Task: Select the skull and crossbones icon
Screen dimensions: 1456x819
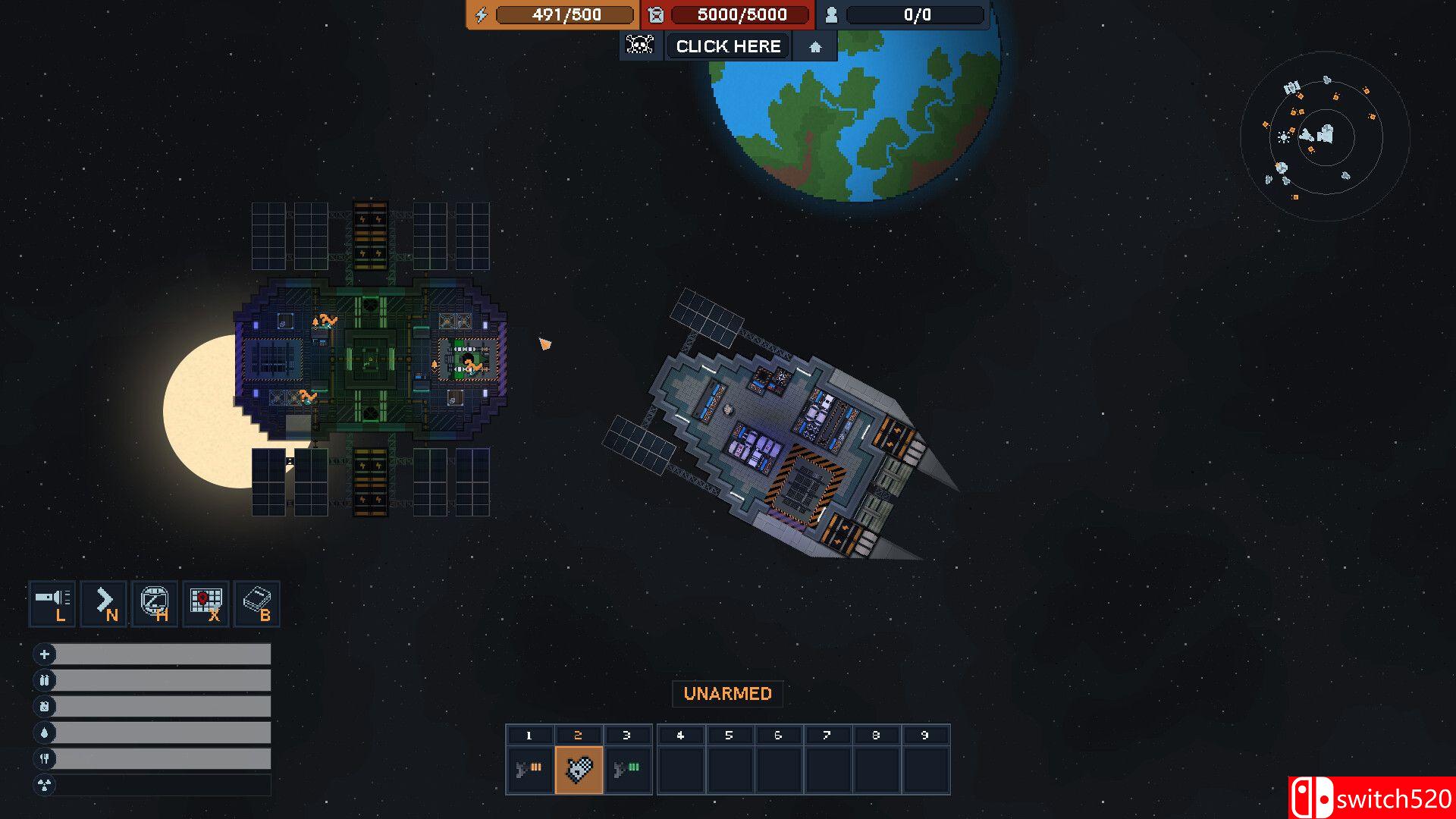Action: click(640, 45)
